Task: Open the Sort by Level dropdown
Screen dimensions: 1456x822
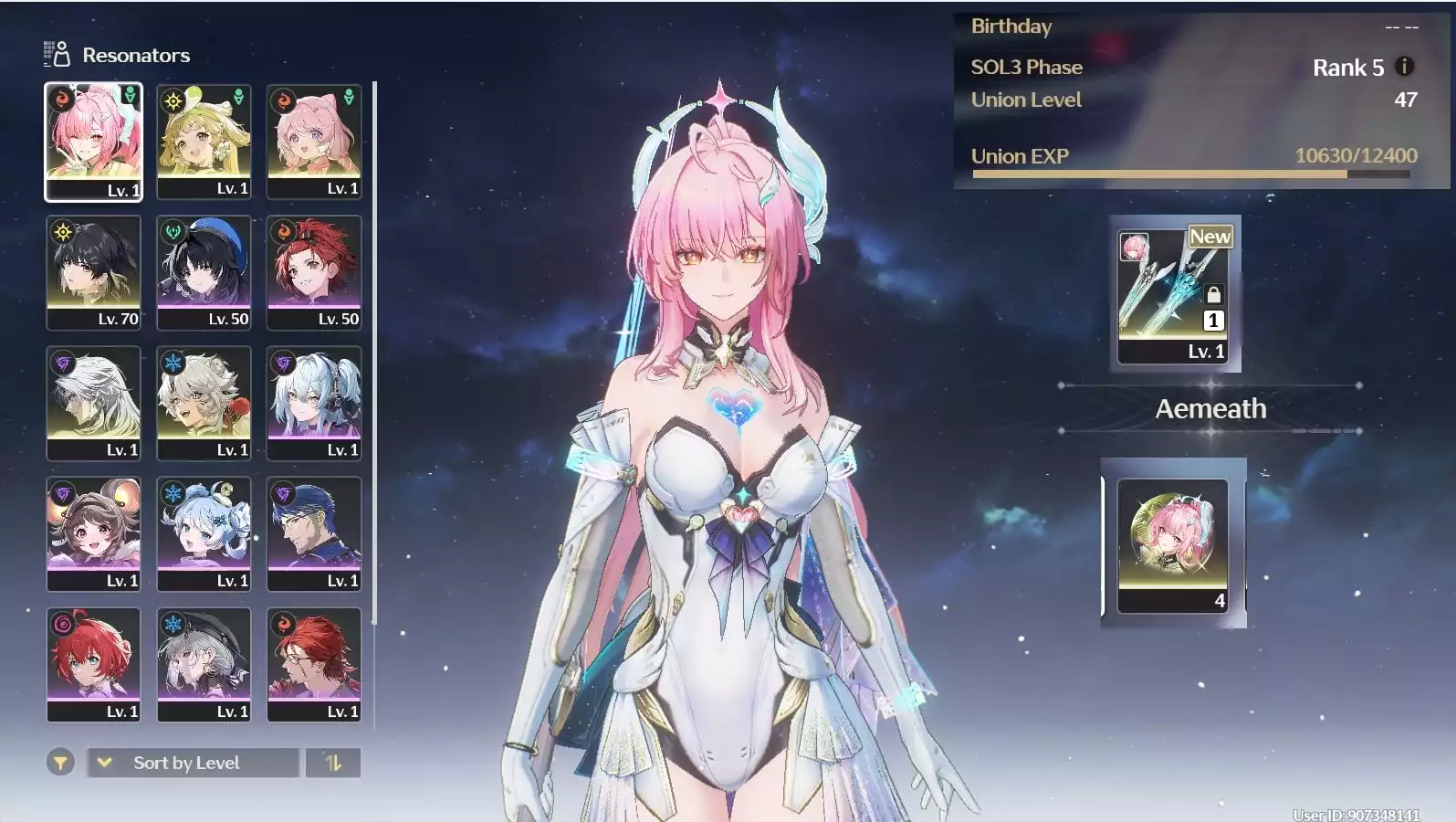Action: 192,762
